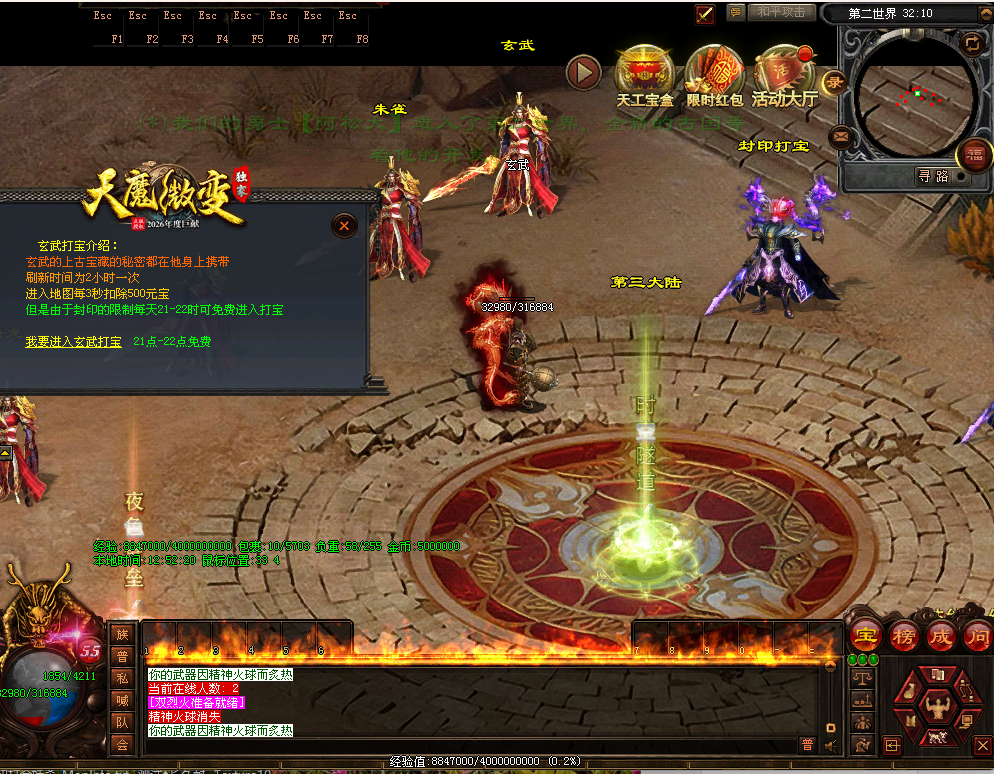
Task: Close the 玄武打宝 dialog panel
Action: point(344,226)
